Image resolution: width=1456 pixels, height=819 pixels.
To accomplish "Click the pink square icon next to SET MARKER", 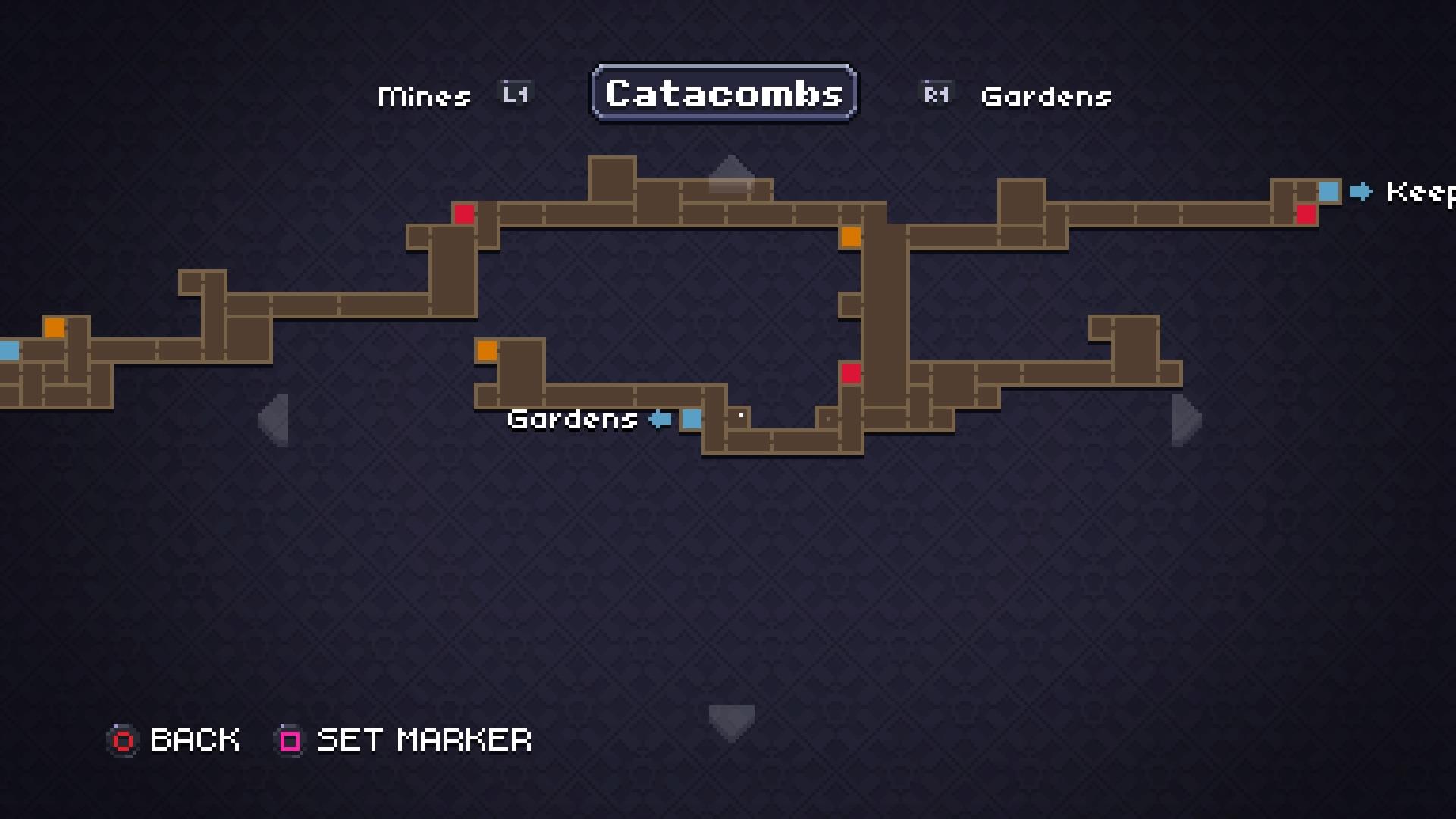I will tap(287, 740).
